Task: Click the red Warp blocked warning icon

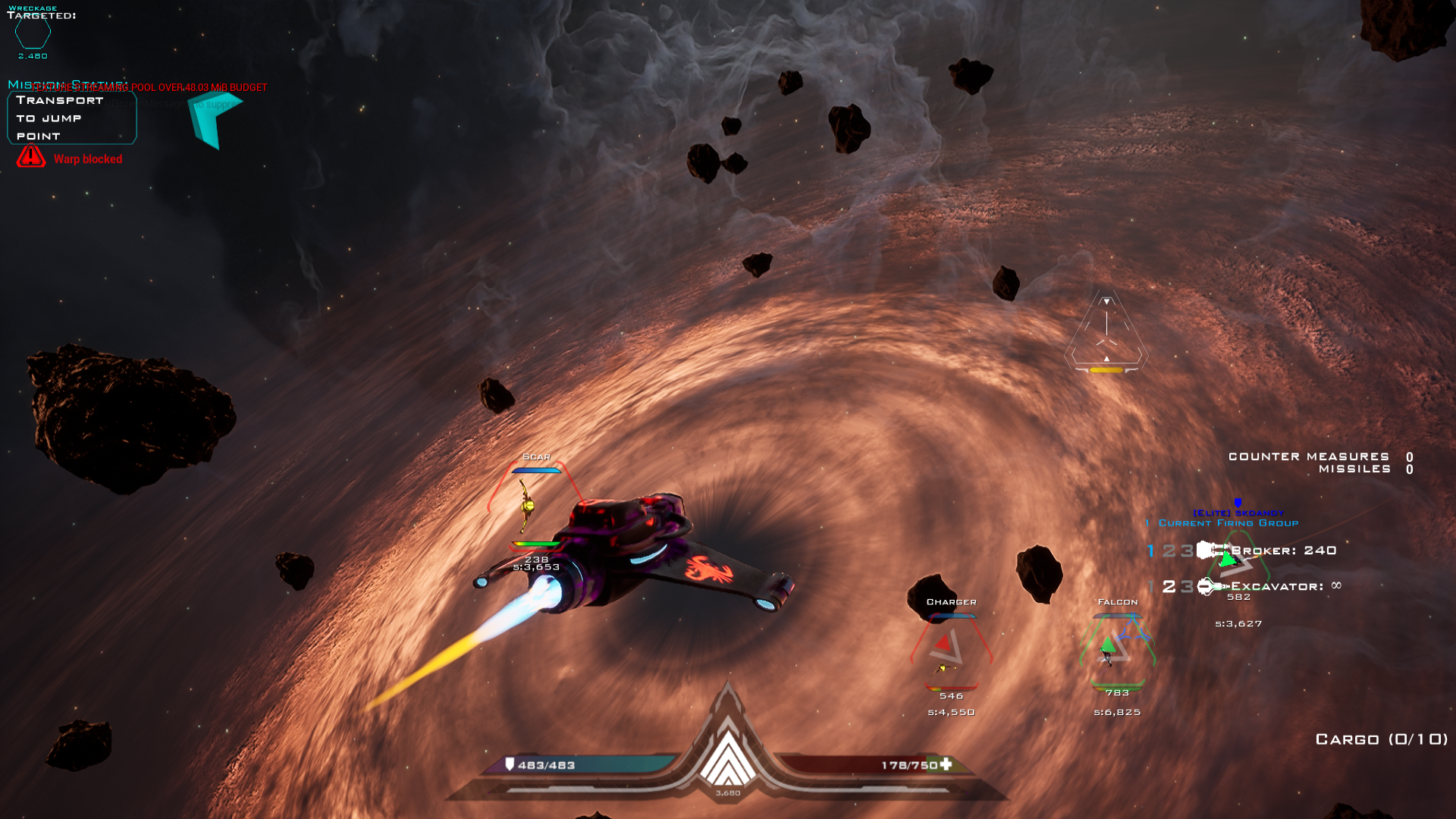Action: (30, 158)
